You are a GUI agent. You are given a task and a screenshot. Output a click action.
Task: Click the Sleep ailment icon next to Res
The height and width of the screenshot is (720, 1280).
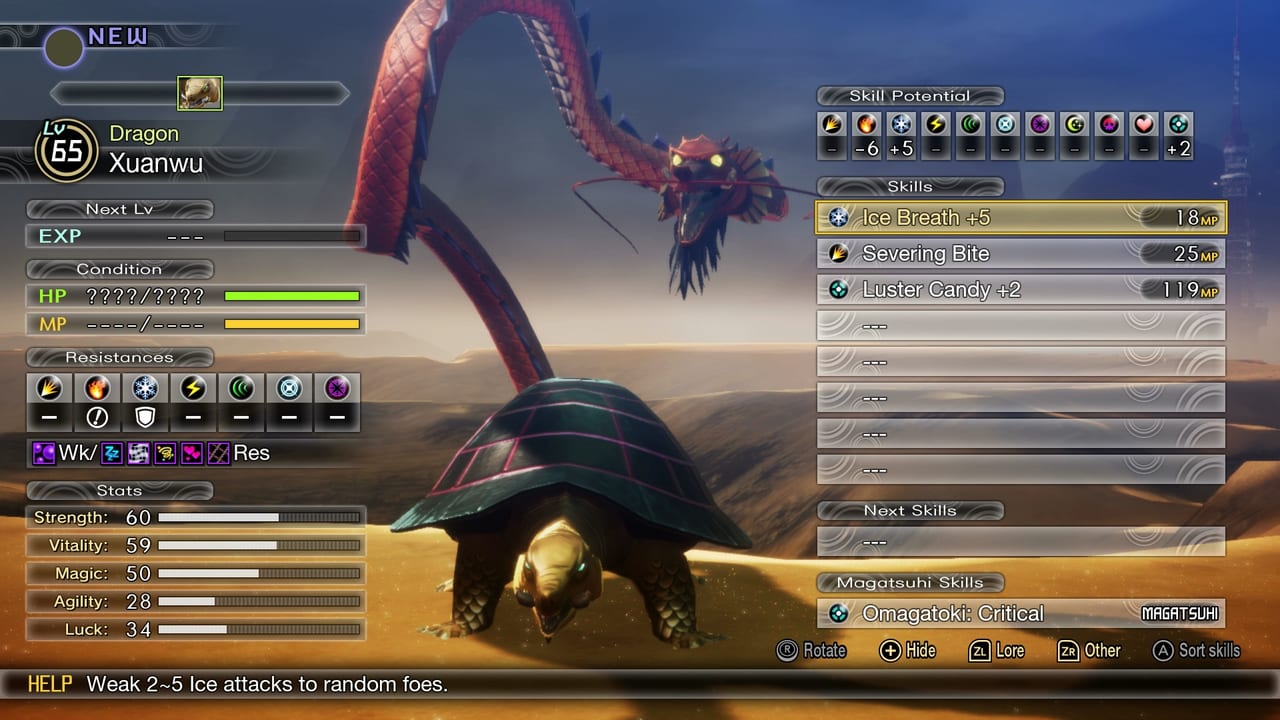[x=110, y=453]
